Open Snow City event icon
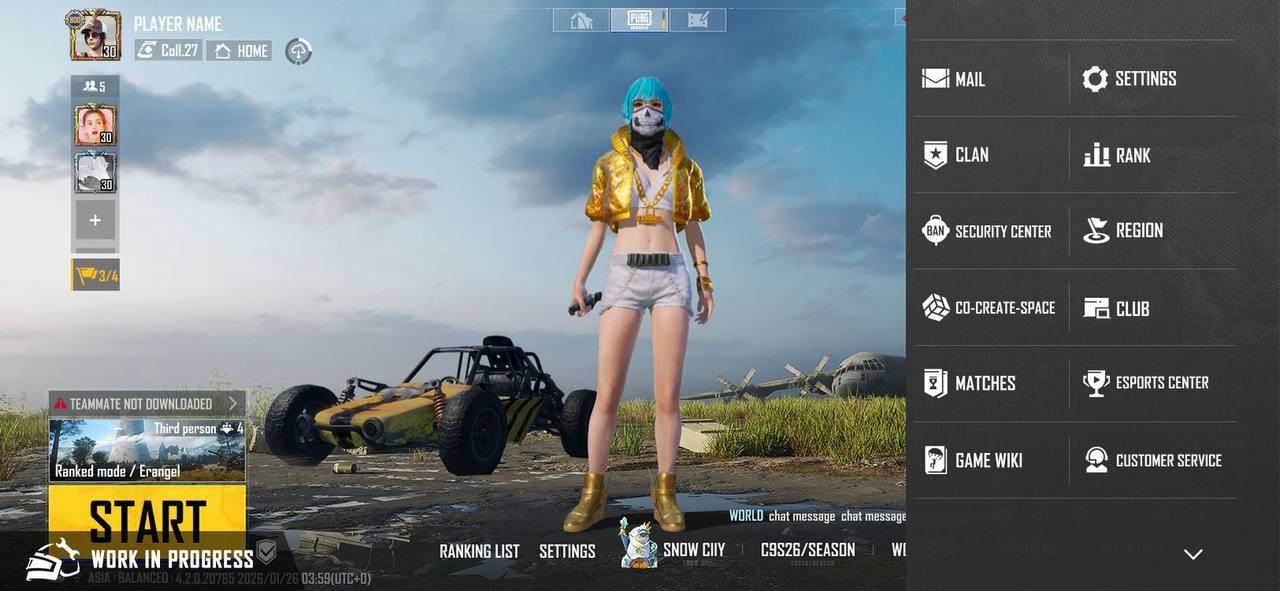The width and height of the screenshot is (1280, 591). click(640, 545)
